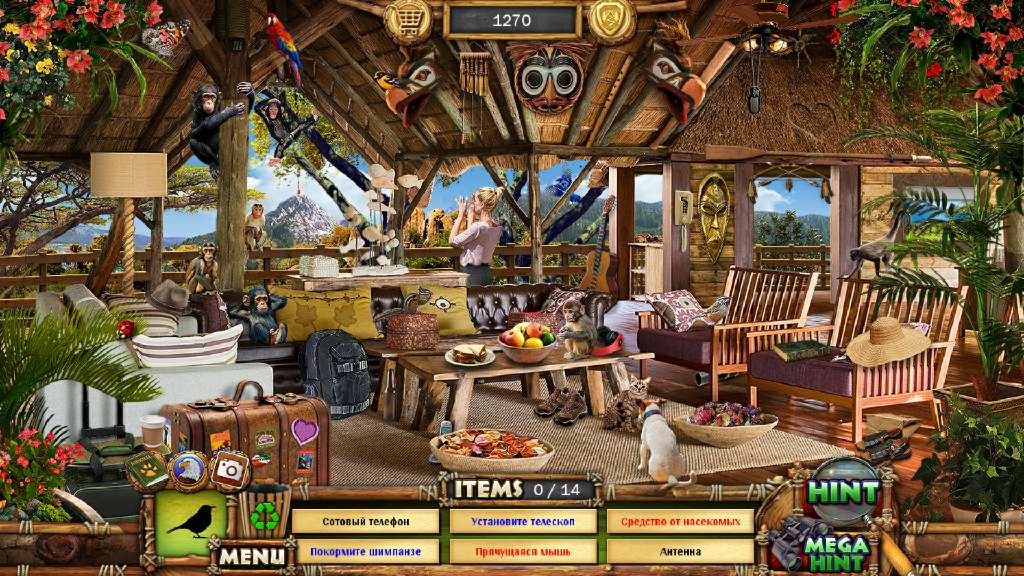1024x576 pixels.
Task: Click the bald eagle badge icon
Action: tap(187, 468)
